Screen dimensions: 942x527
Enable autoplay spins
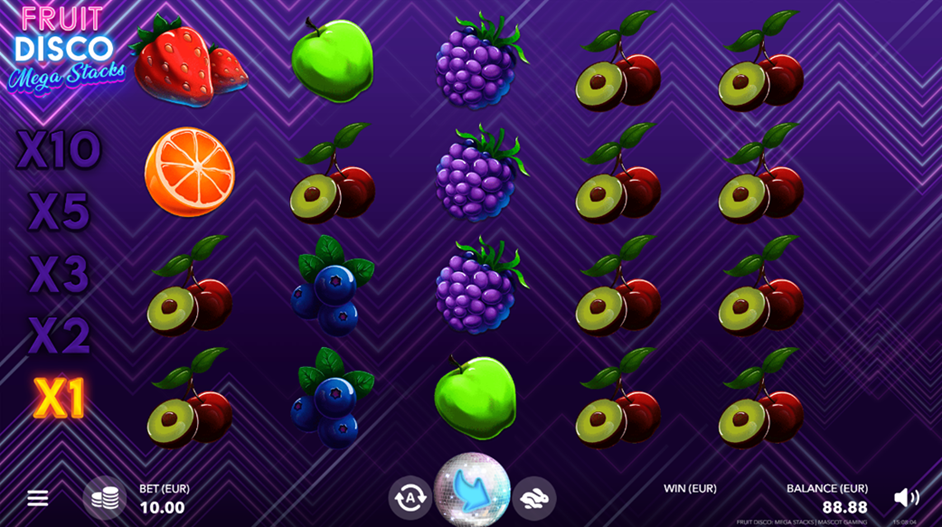(x=410, y=497)
